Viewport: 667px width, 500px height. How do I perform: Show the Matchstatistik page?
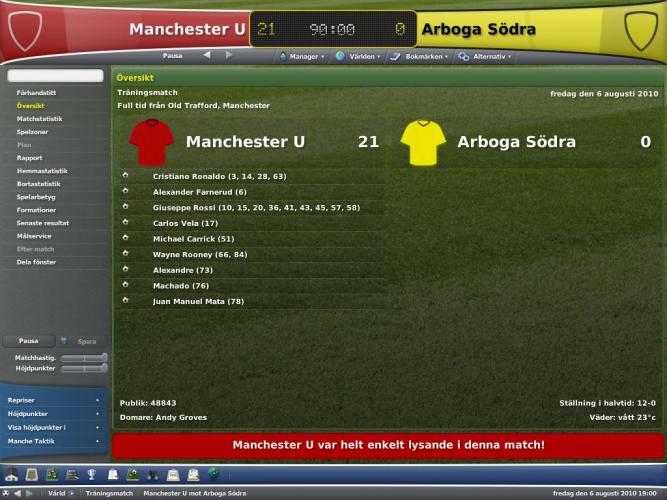[x=39, y=118]
